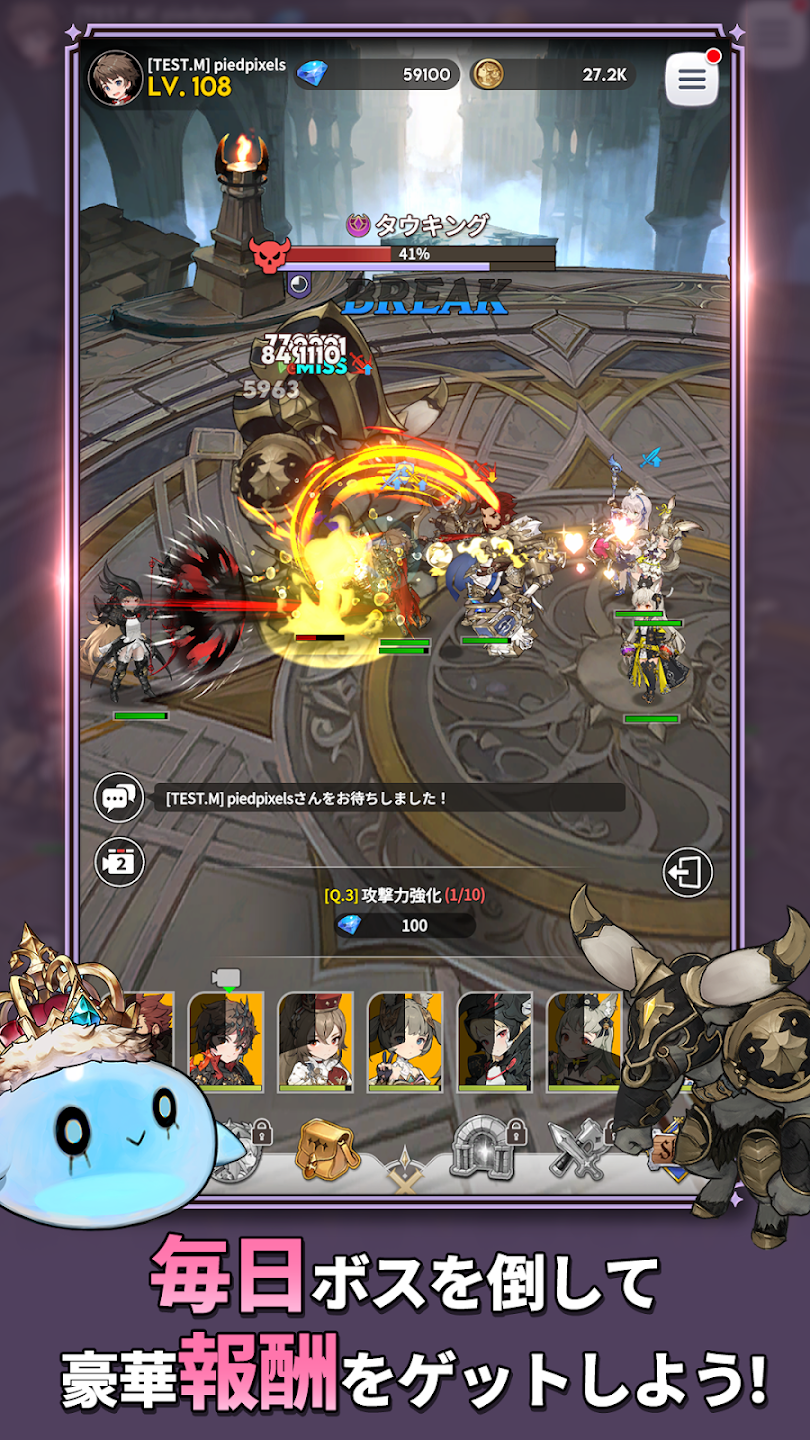810x1440 pixels.
Task: Toggle the camera icon showing 2
Action: click(x=119, y=862)
